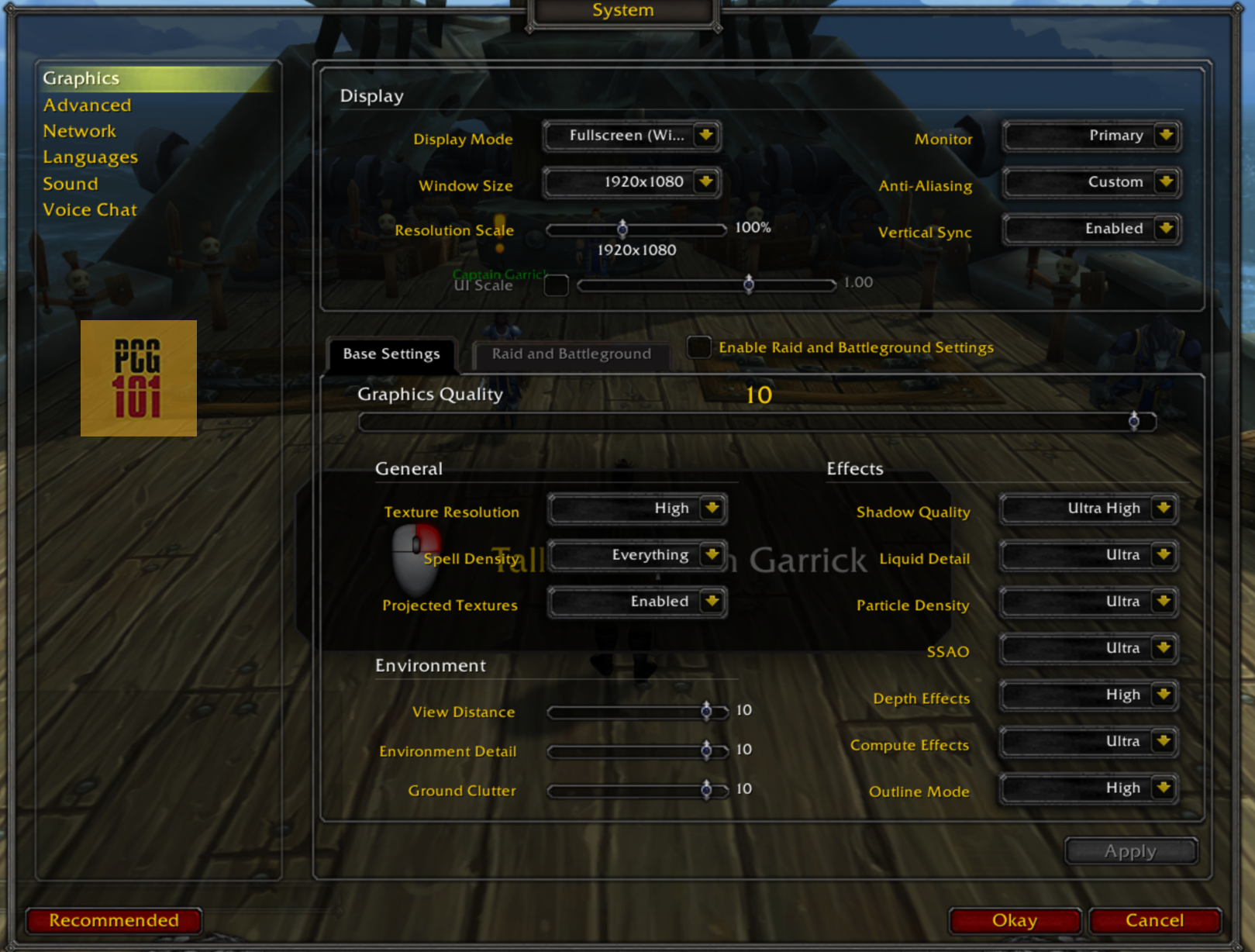
Task: Open the Window Size dropdown
Action: click(631, 183)
